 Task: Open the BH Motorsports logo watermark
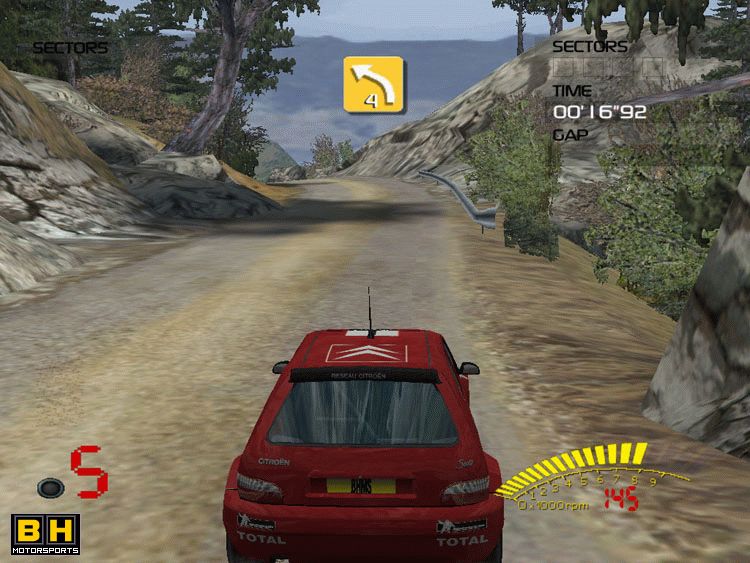point(45,534)
